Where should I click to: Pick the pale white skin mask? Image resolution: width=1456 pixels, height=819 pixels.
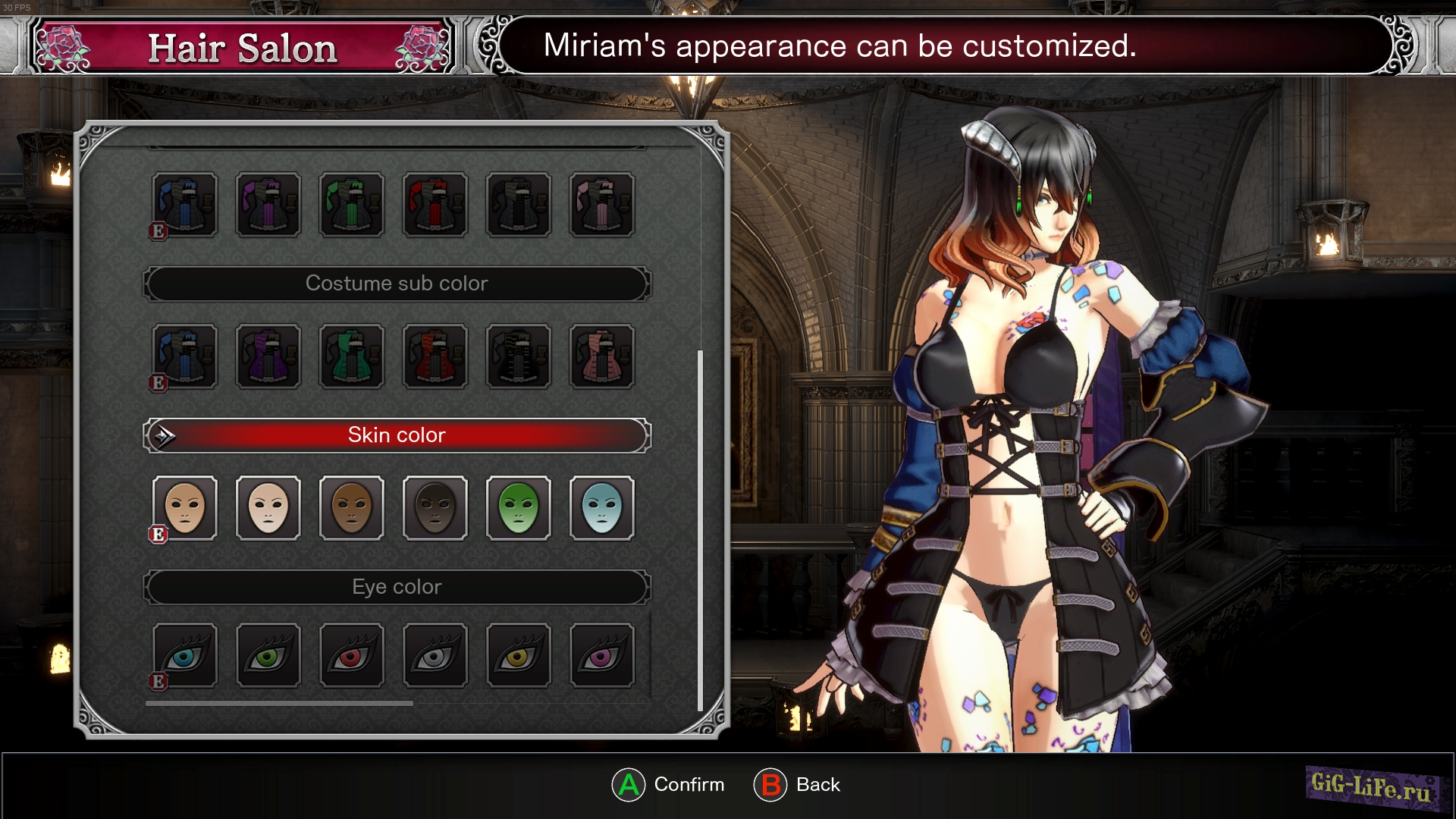click(268, 508)
